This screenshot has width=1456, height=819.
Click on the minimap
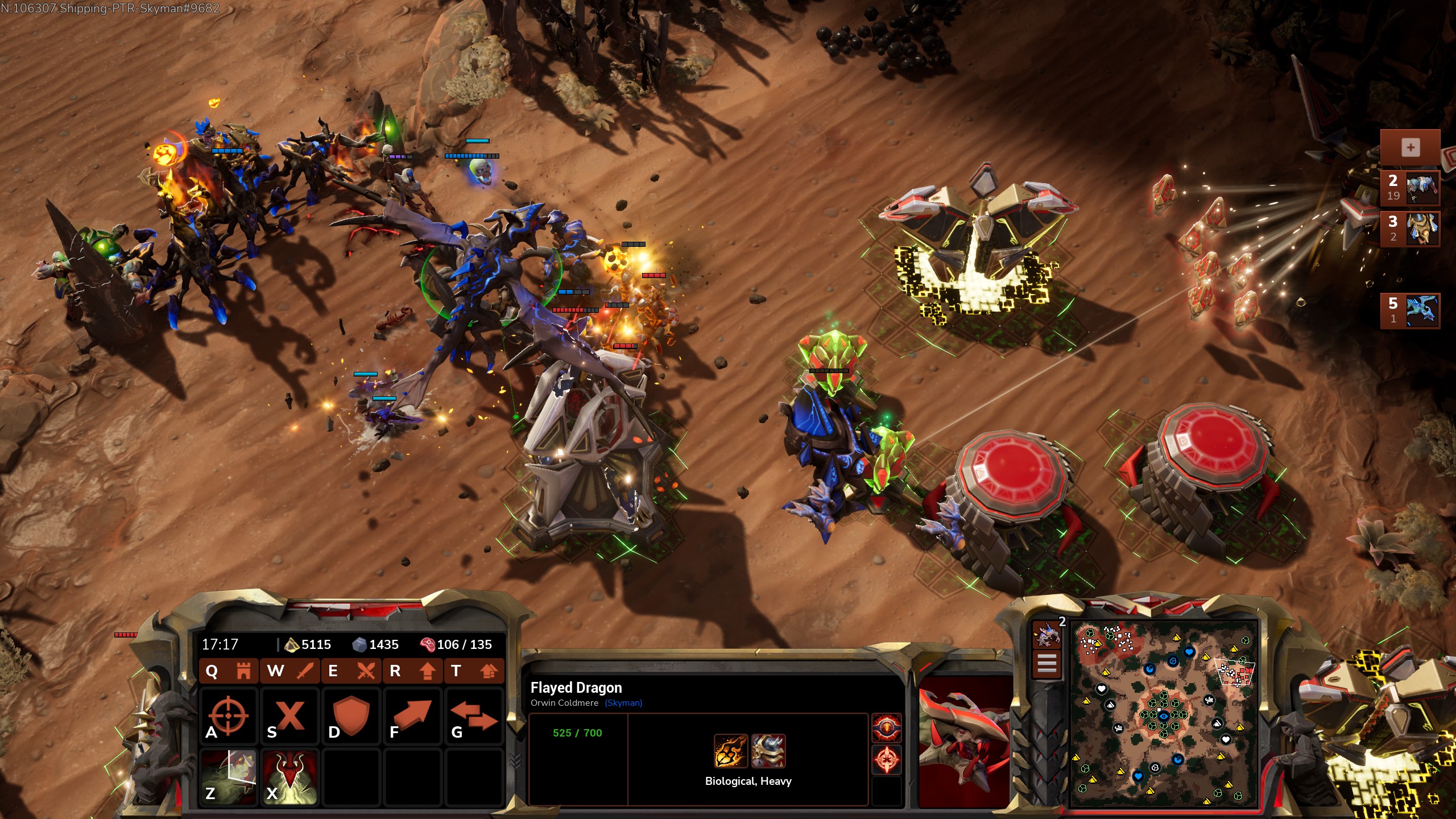[1163, 714]
